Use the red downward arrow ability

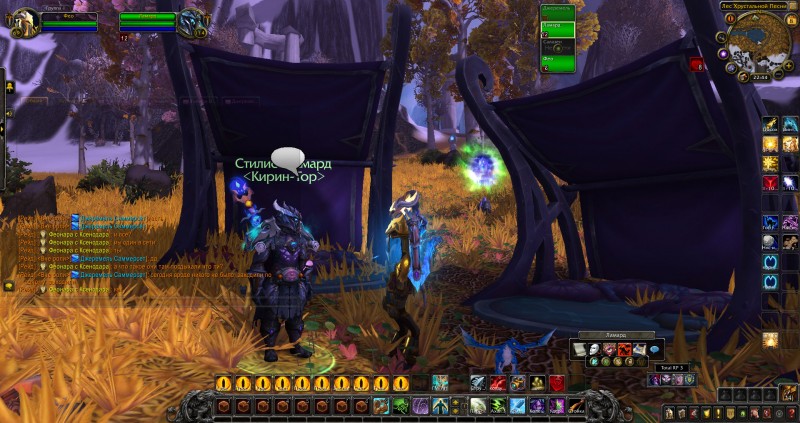click(771, 183)
